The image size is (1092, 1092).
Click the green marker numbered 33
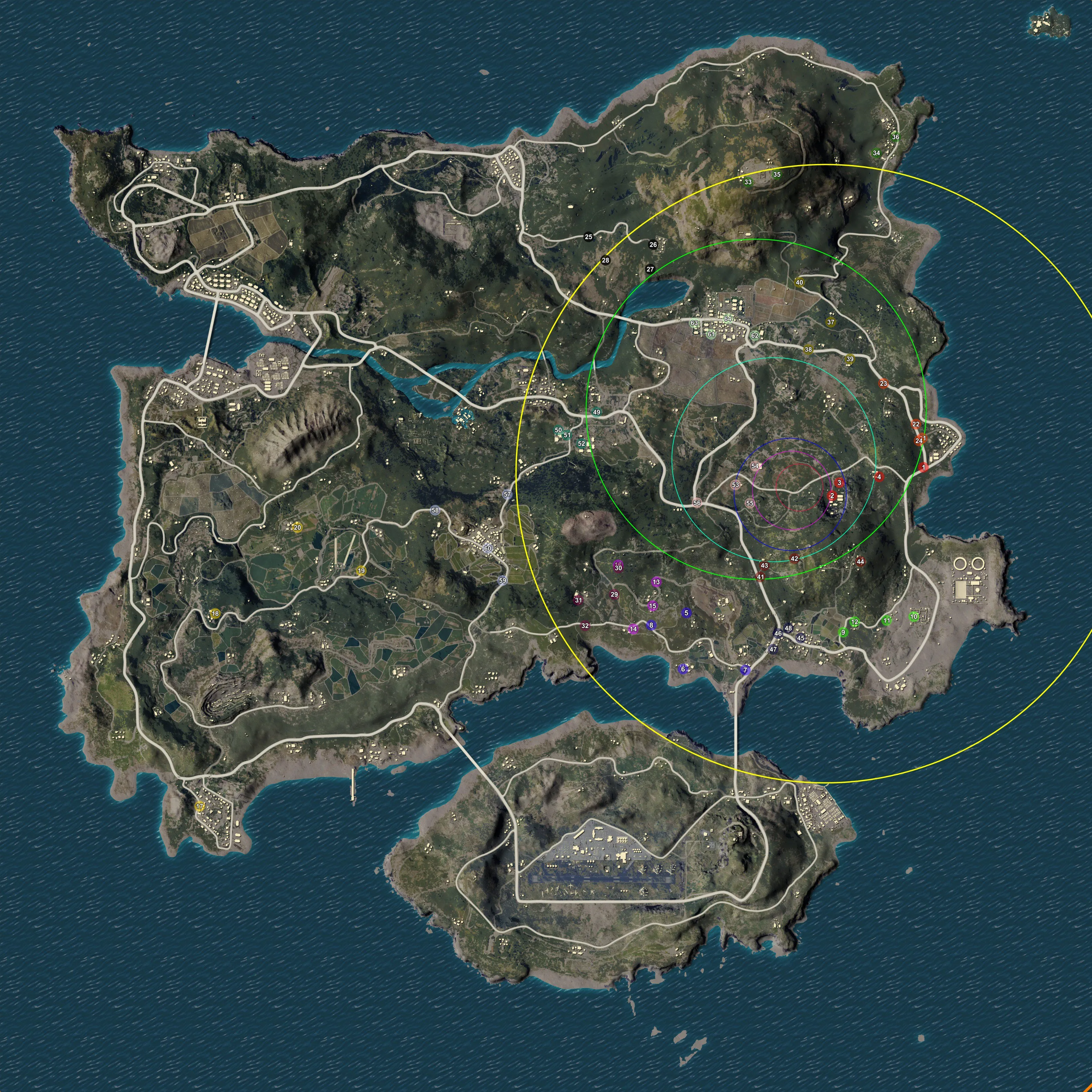(x=748, y=182)
